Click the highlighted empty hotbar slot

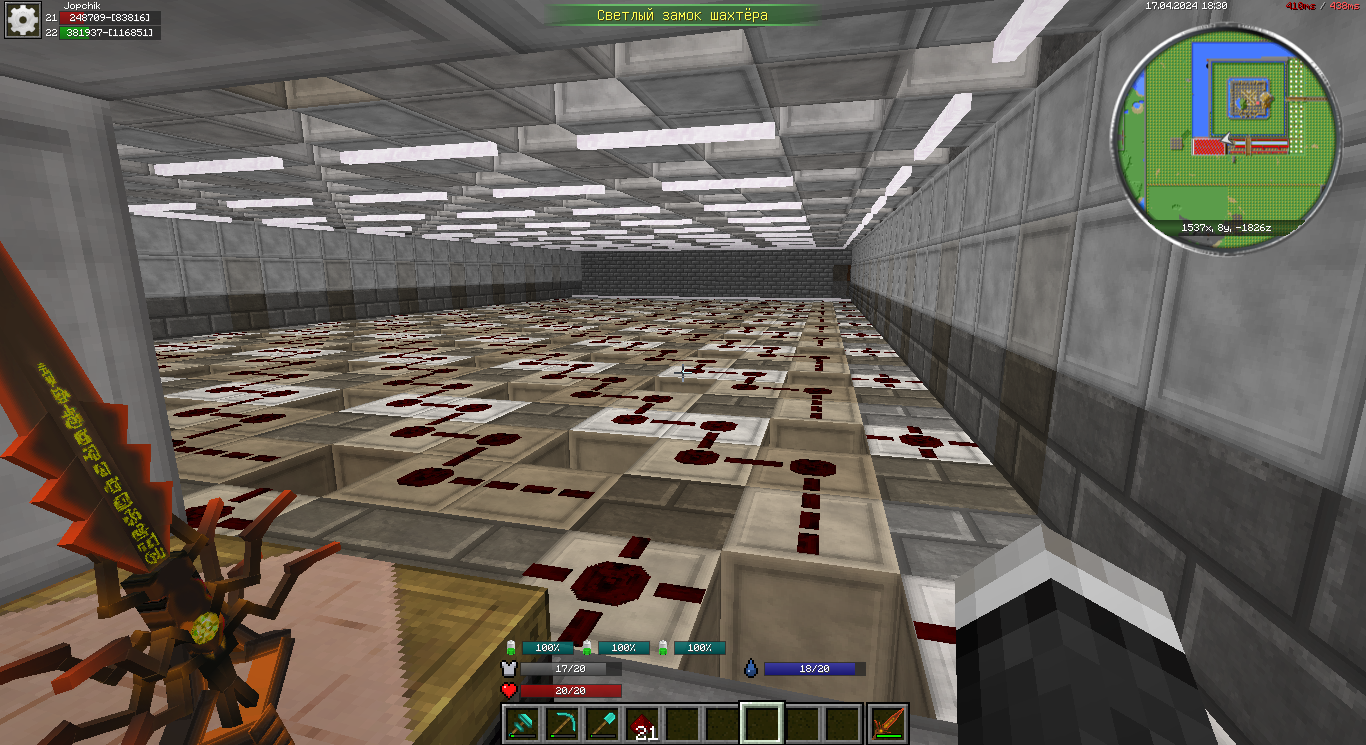coord(761,723)
